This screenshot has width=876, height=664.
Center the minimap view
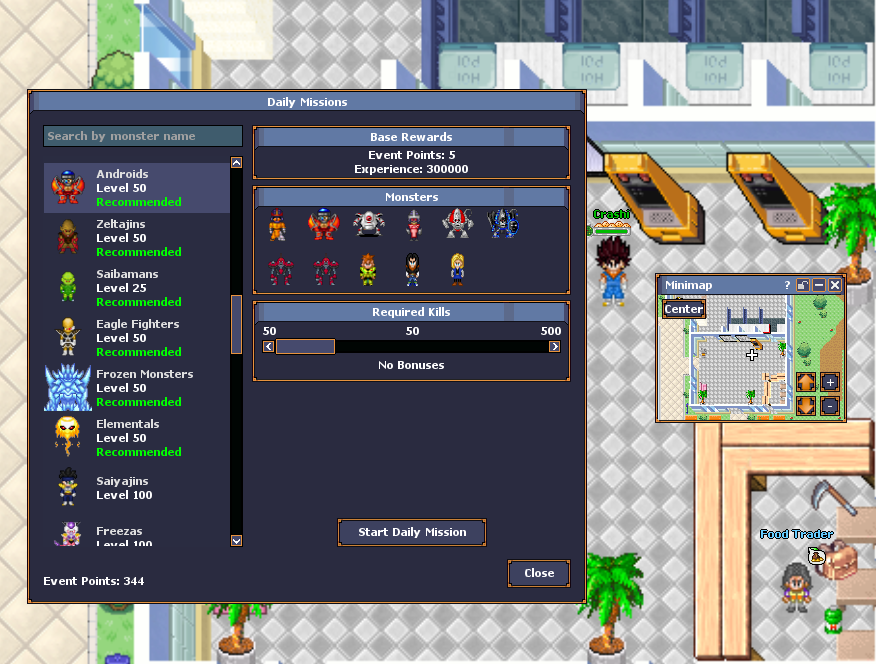point(684,309)
